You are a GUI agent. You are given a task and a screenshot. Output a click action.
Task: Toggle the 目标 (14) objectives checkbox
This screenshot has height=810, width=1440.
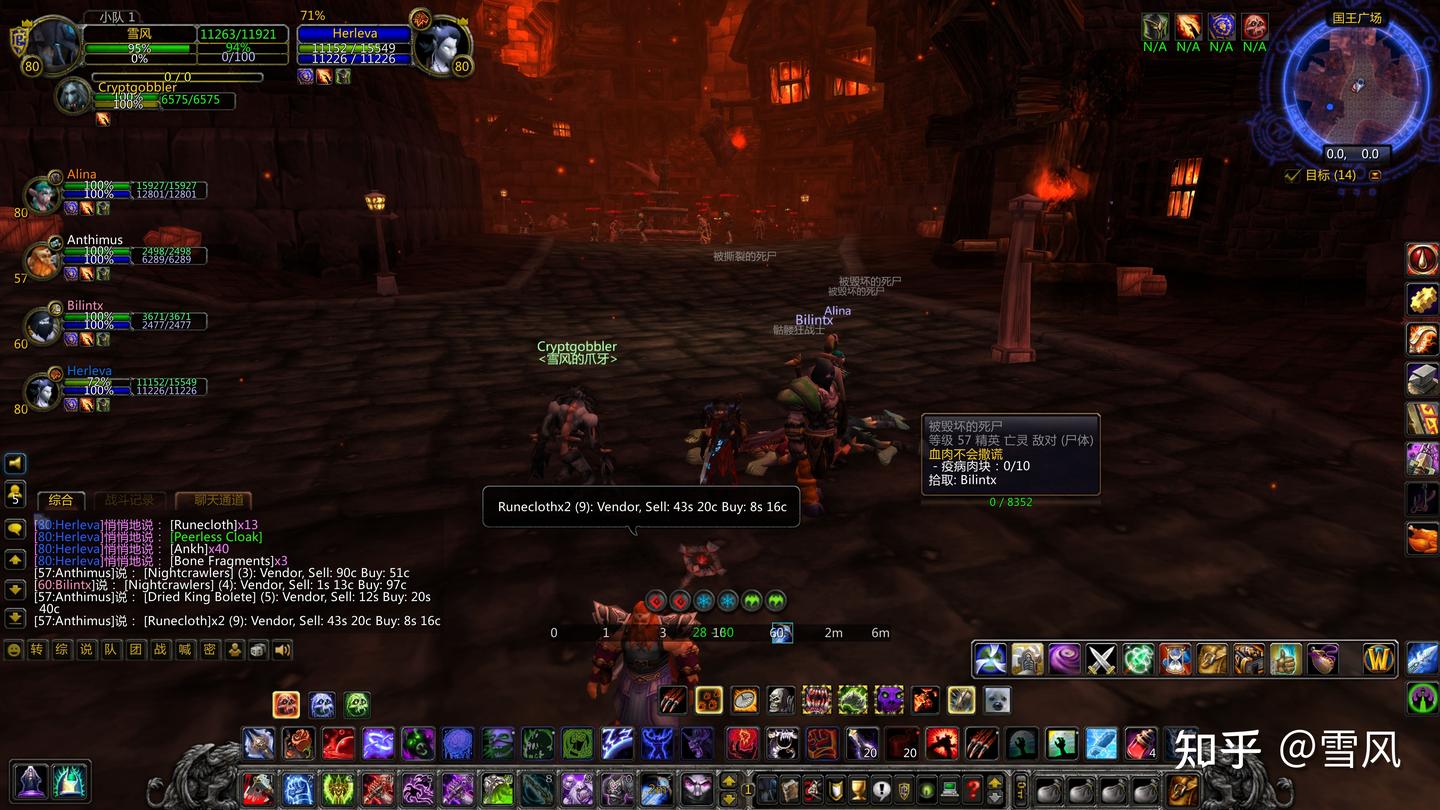pyautogui.click(x=1293, y=175)
